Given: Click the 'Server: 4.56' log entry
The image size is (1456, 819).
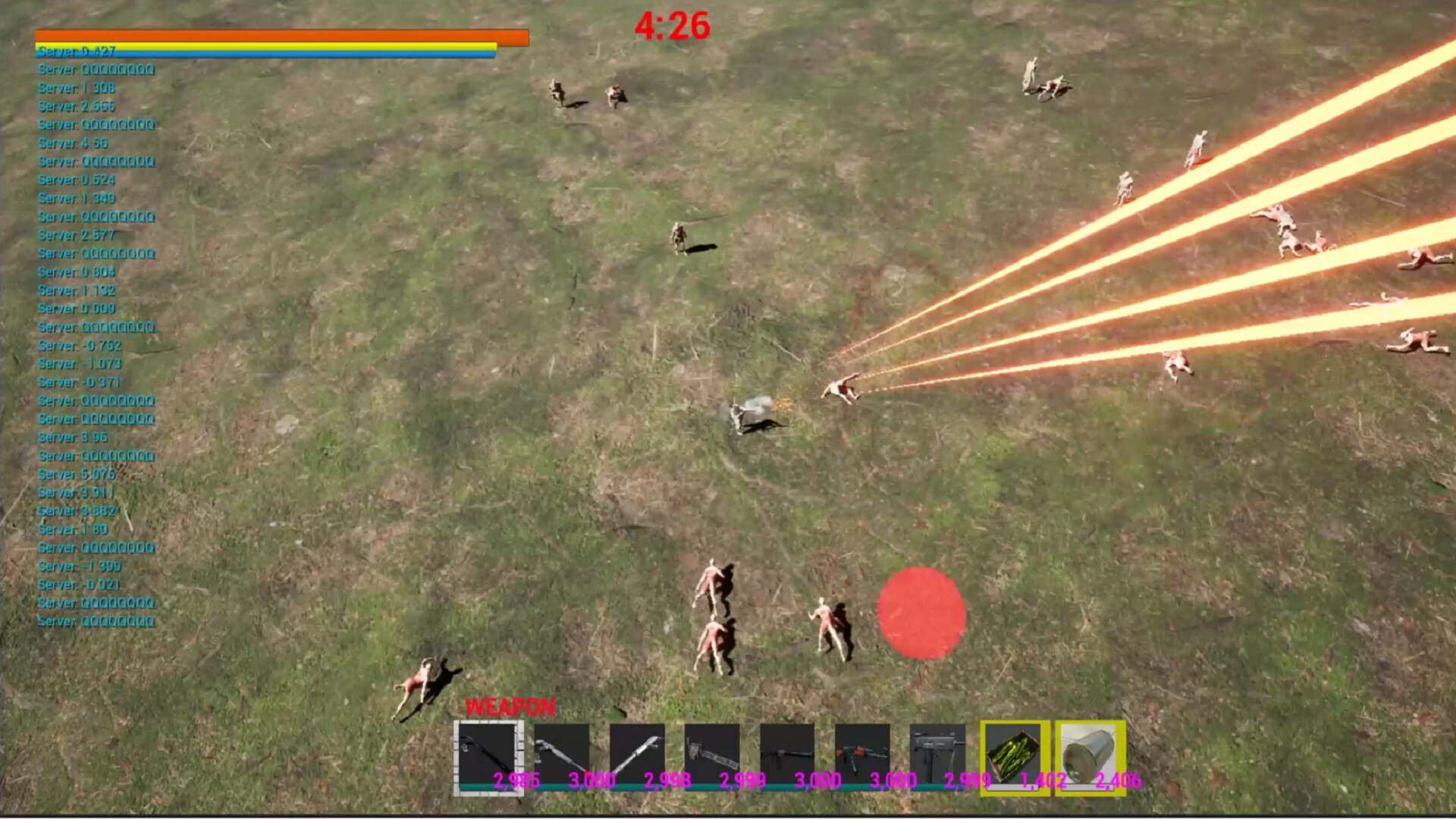Looking at the screenshot, I should [74, 143].
